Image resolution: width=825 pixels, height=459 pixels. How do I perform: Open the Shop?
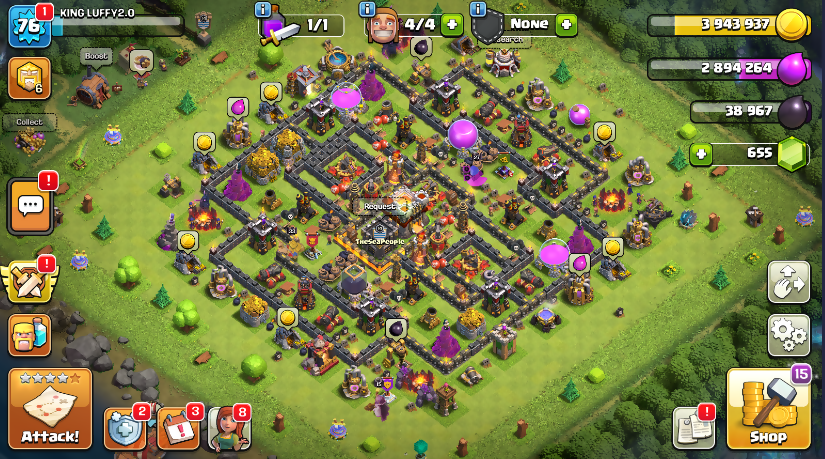[x=768, y=409]
